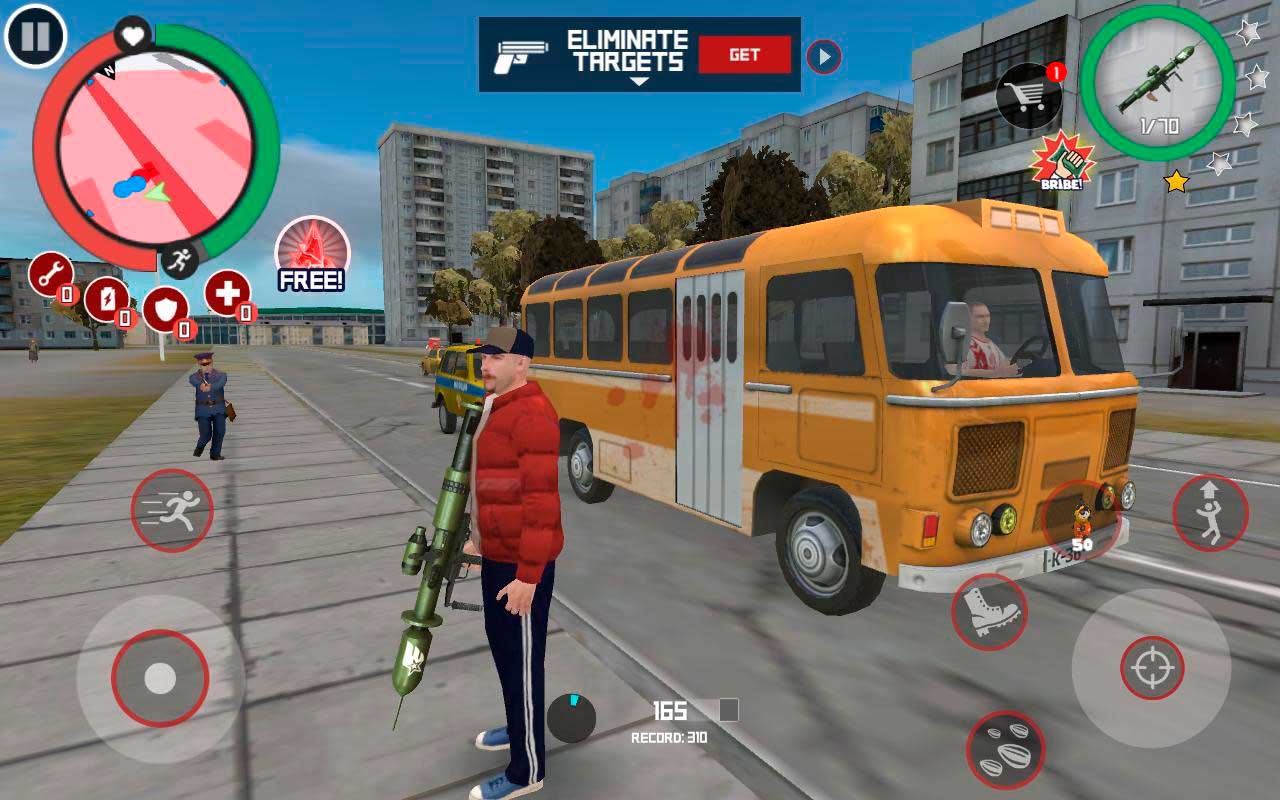
Task: Tap the movement joystick knob
Action: (x=160, y=678)
